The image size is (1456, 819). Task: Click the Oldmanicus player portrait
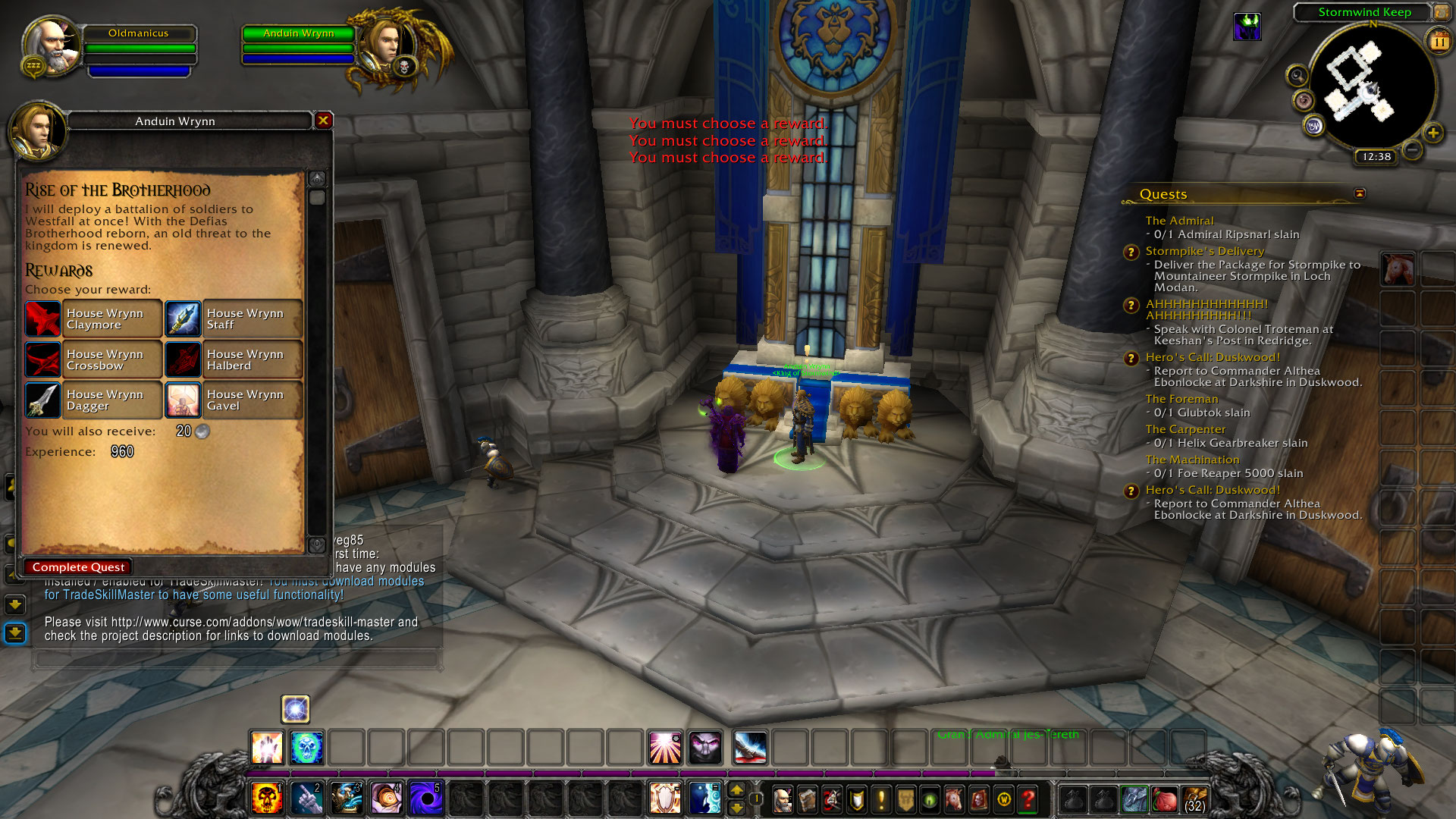click(52, 47)
